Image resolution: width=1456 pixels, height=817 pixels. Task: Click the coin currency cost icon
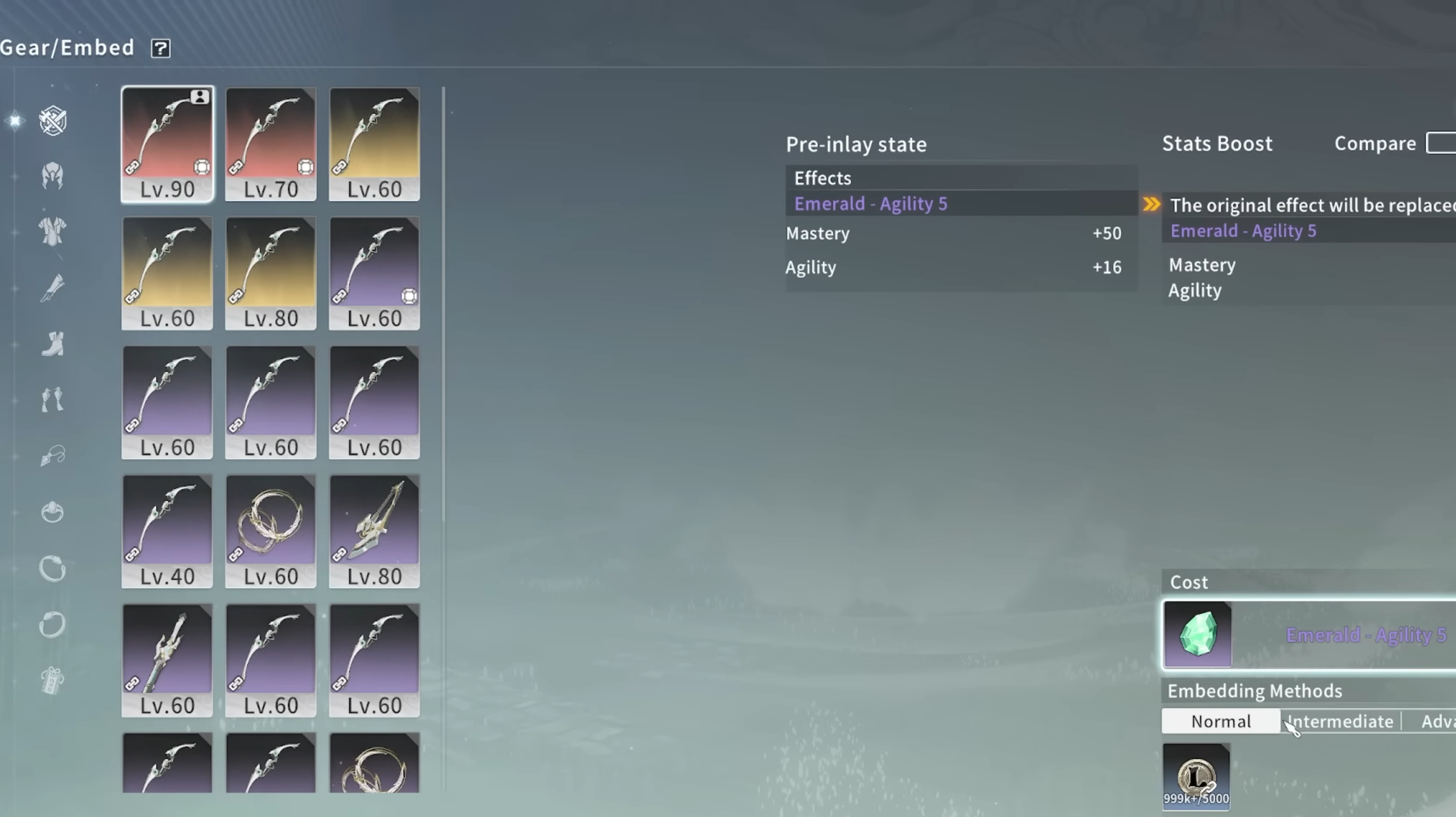pos(1196,776)
